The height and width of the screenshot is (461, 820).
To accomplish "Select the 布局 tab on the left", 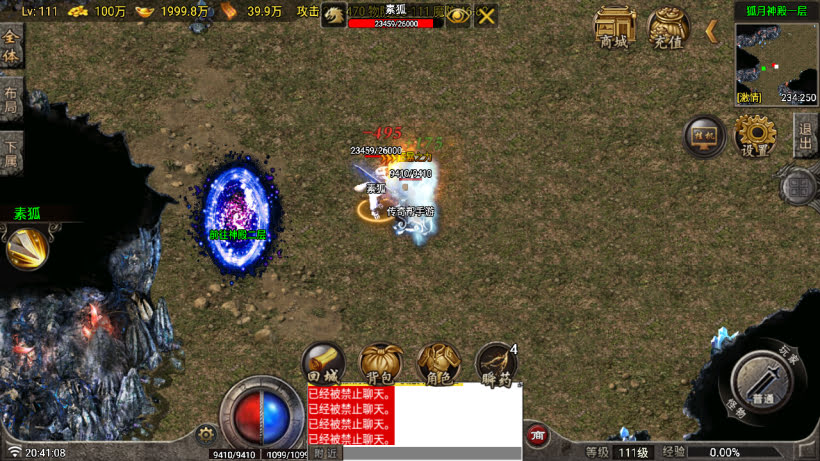I will (11, 102).
